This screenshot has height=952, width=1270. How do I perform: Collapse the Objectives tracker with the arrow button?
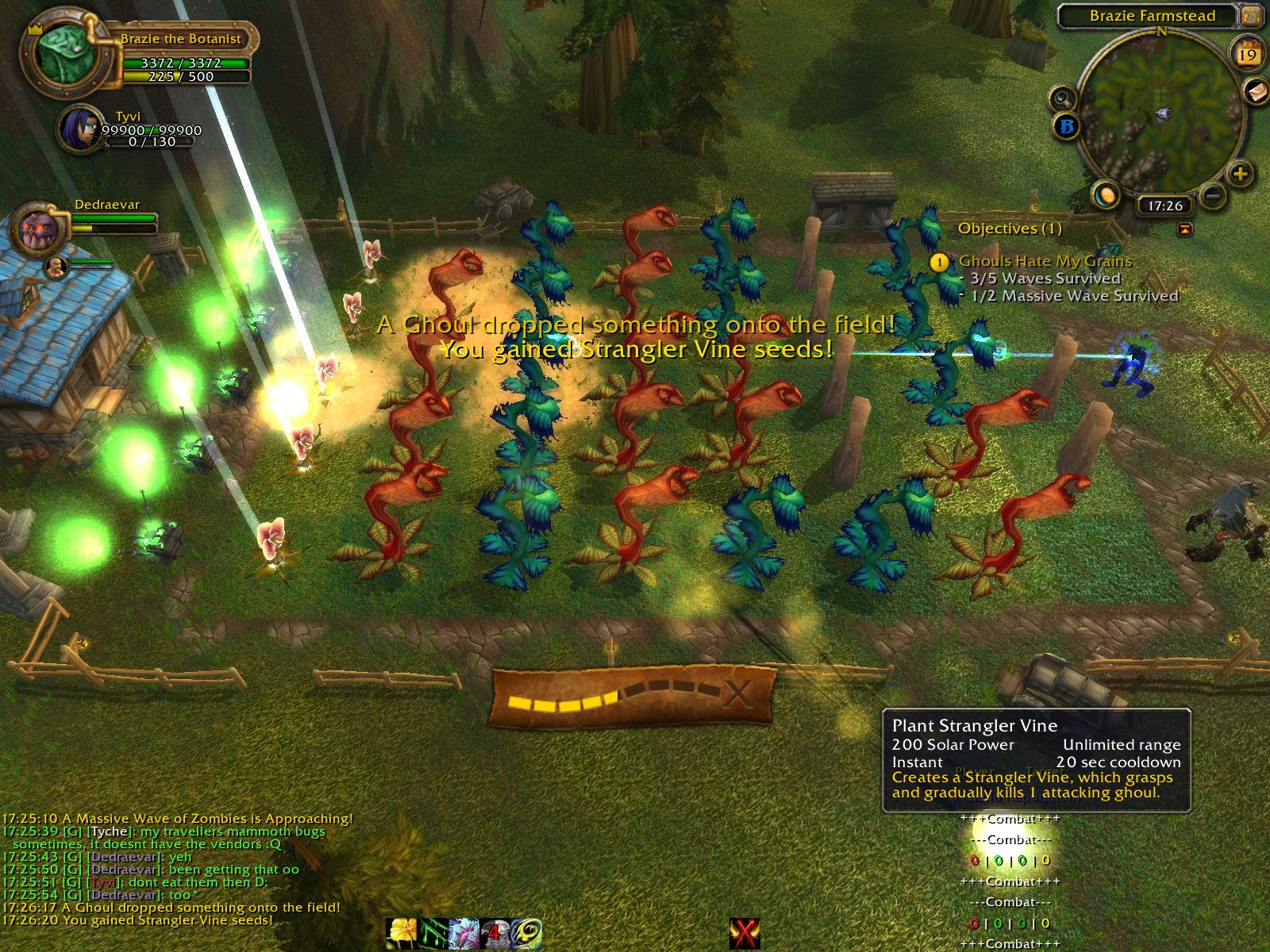pyautogui.click(x=1185, y=228)
